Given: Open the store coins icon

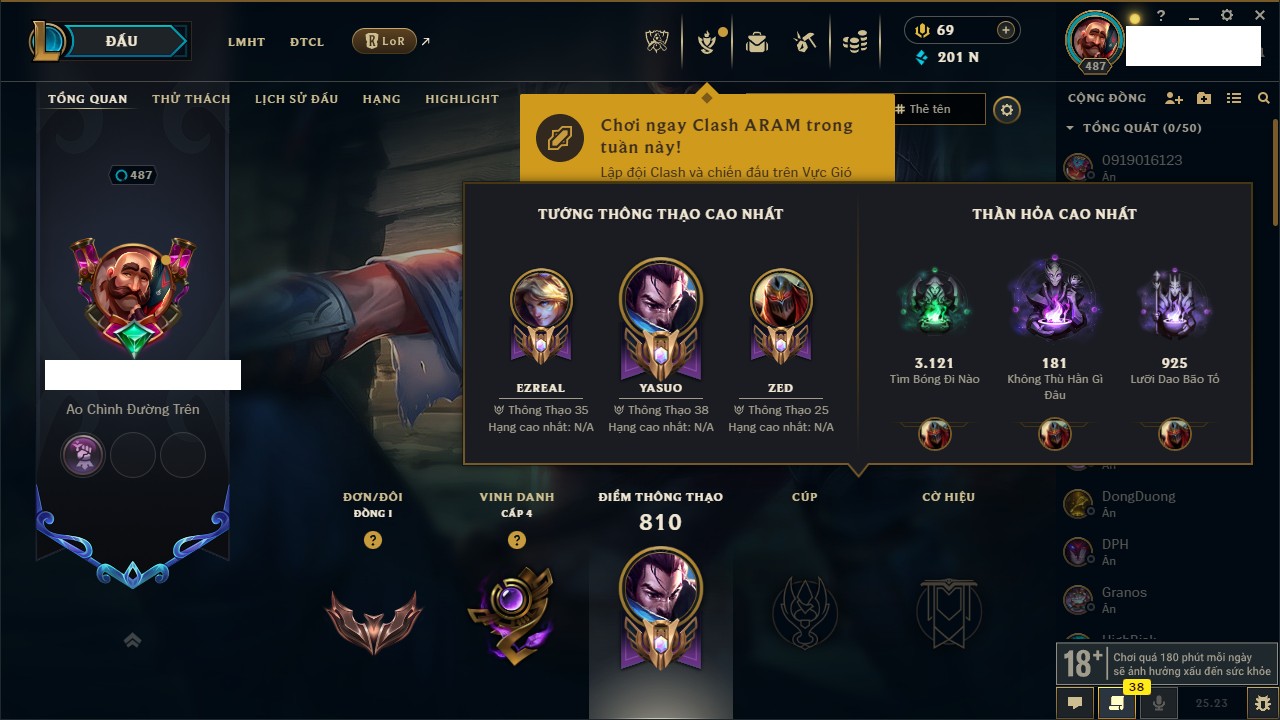Looking at the screenshot, I should click(855, 42).
